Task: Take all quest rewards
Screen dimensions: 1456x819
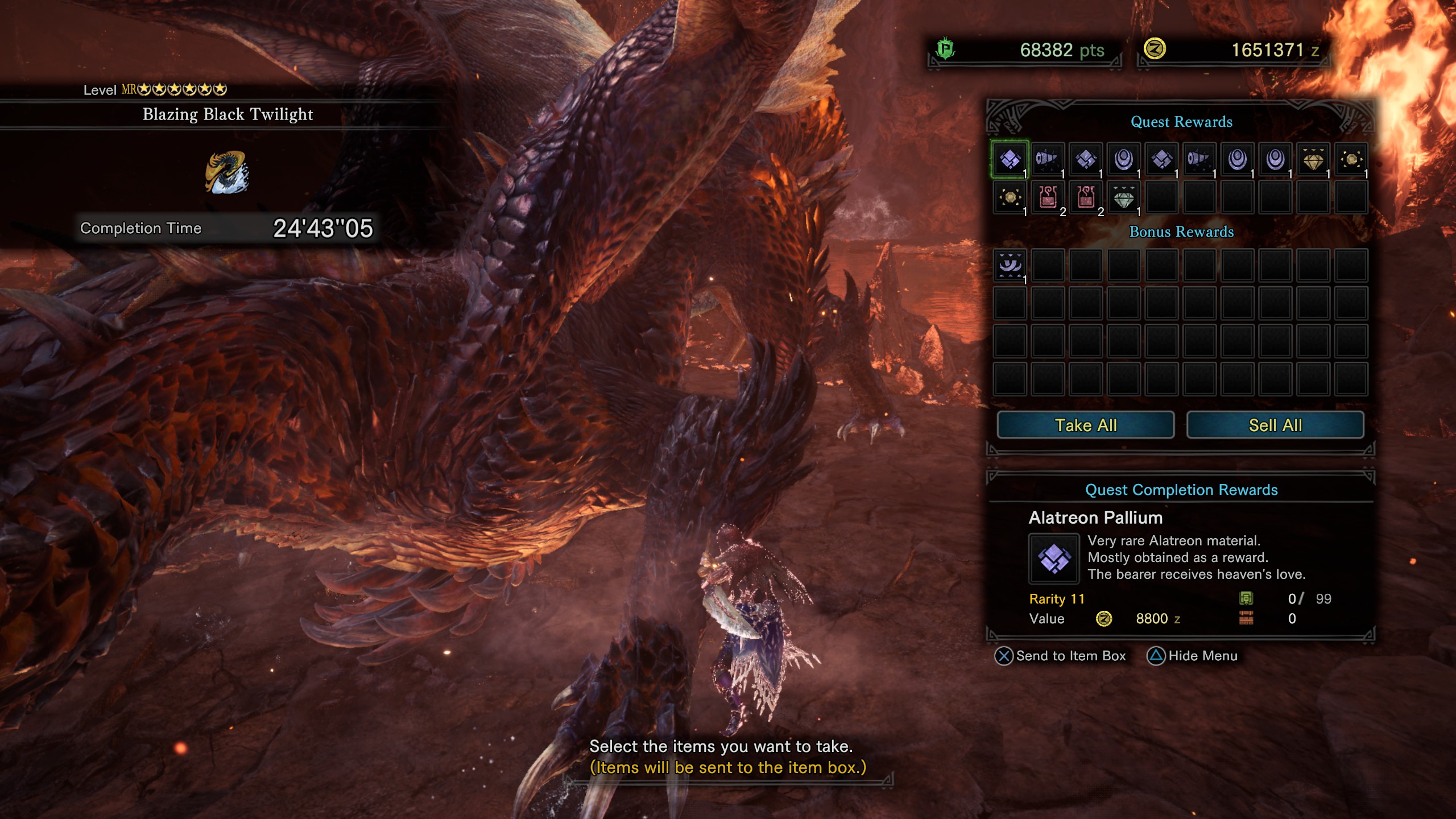Action: 1085,425
